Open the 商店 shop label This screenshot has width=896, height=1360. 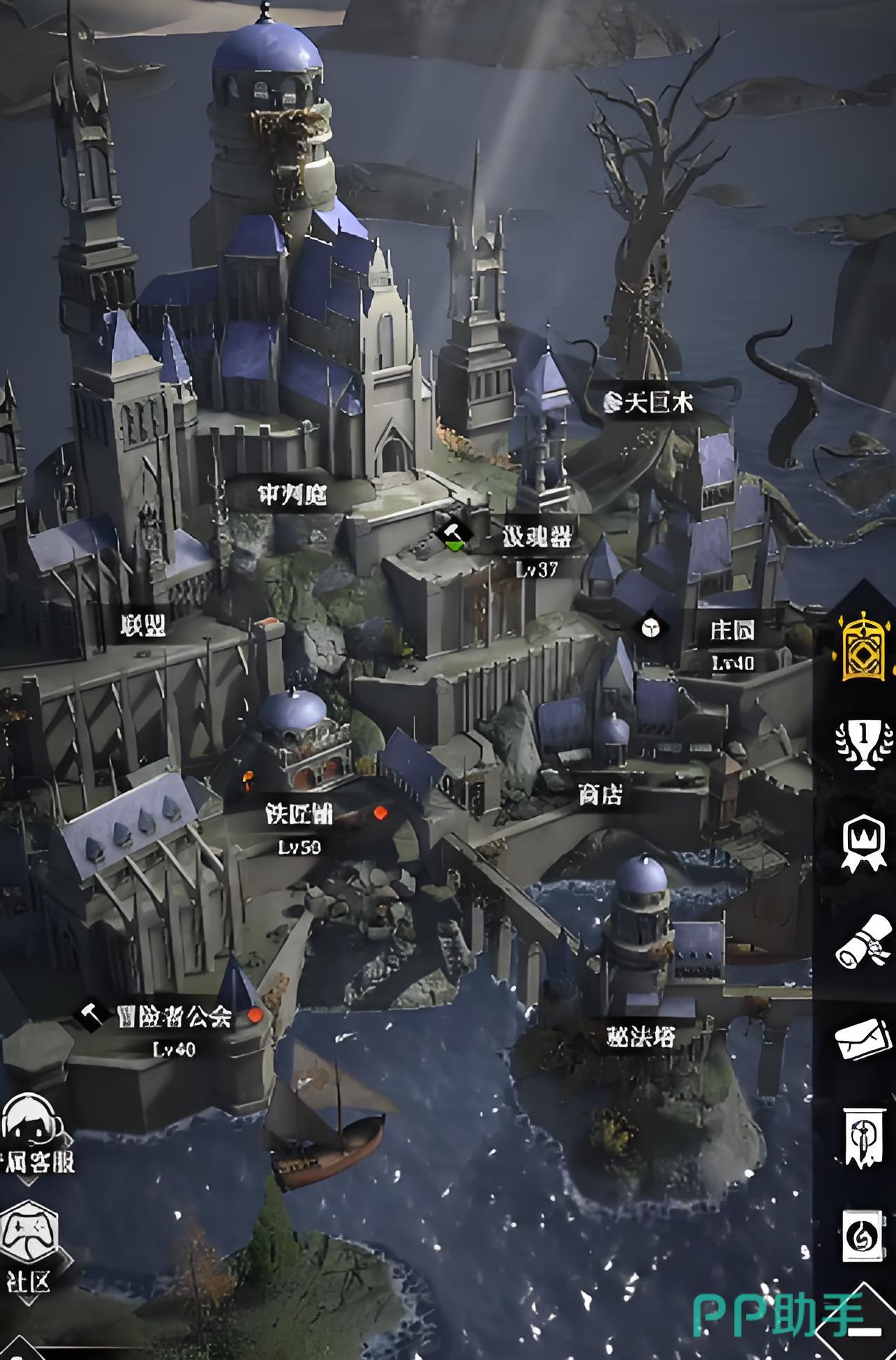[600, 794]
